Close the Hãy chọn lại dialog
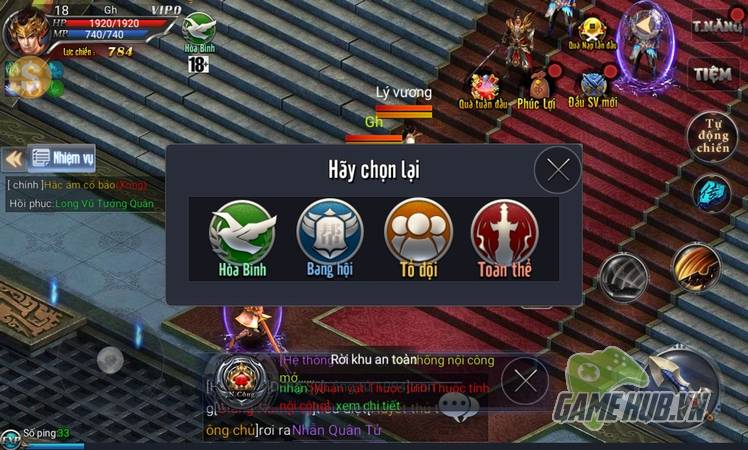This screenshot has width=748, height=450. pos(557,170)
